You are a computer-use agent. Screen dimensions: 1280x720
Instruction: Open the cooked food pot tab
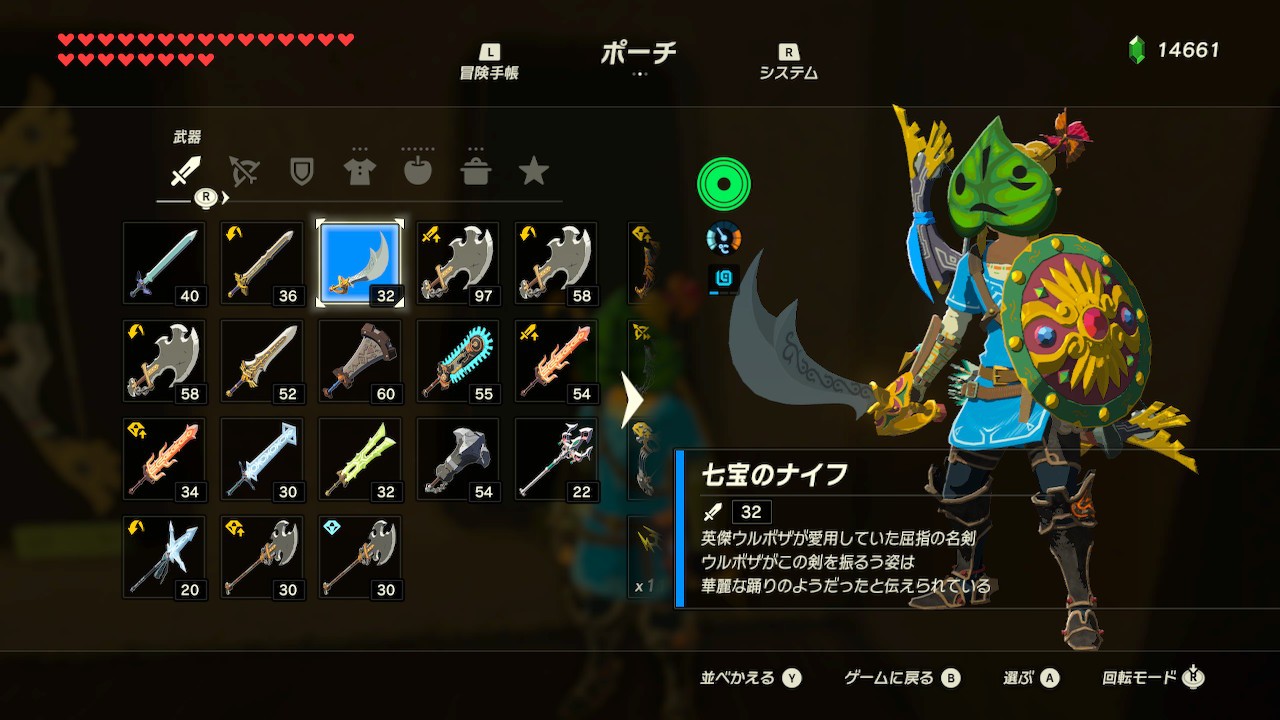click(x=475, y=172)
